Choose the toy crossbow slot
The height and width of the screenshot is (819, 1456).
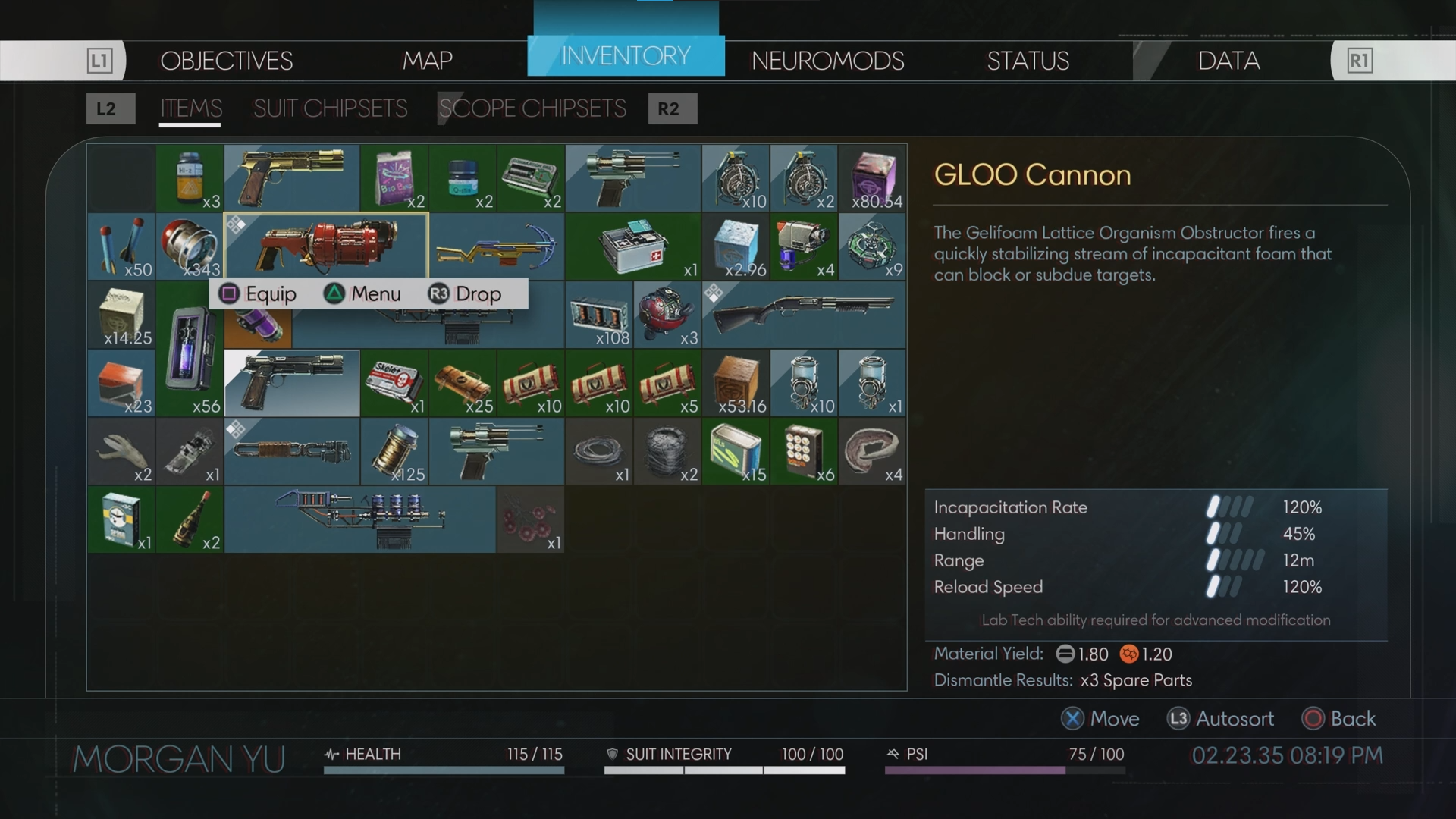[496, 246]
